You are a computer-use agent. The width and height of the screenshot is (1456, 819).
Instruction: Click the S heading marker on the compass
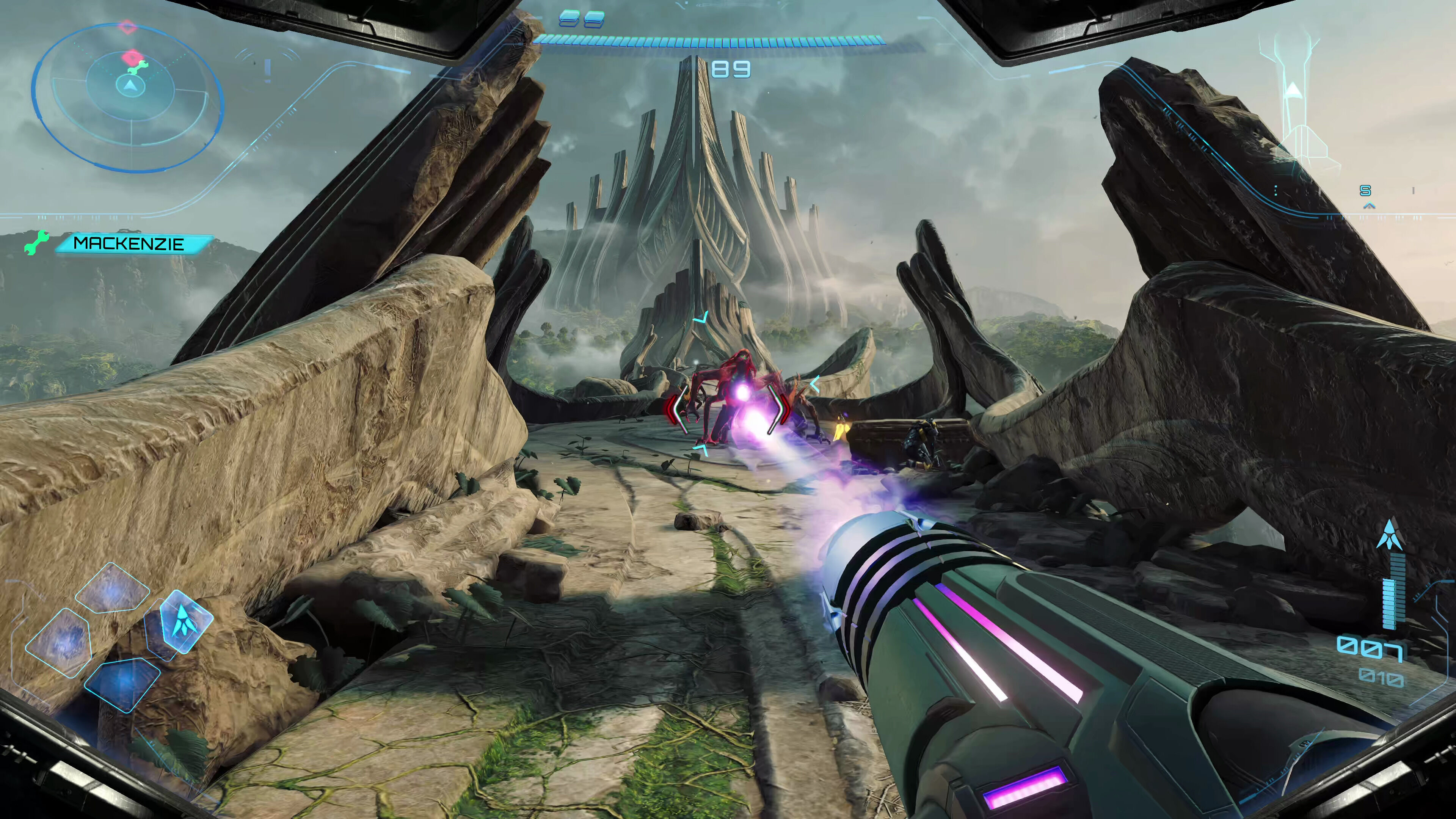click(x=1365, y=191)
